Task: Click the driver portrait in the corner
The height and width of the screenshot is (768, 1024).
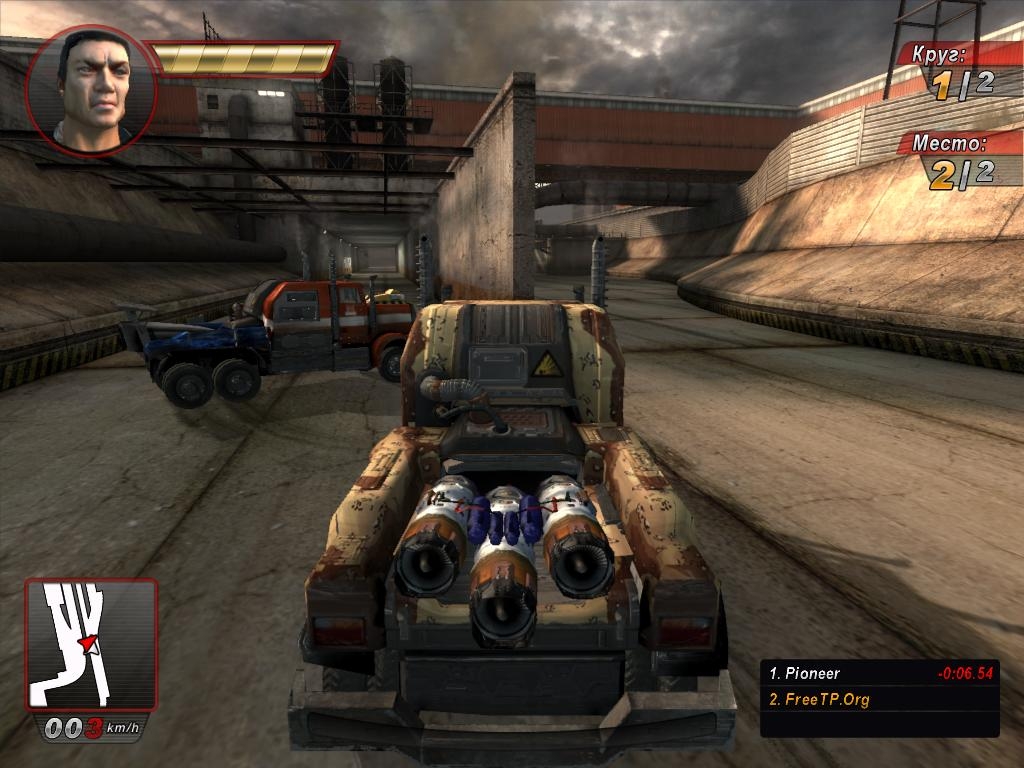Action: click(91, 90)
